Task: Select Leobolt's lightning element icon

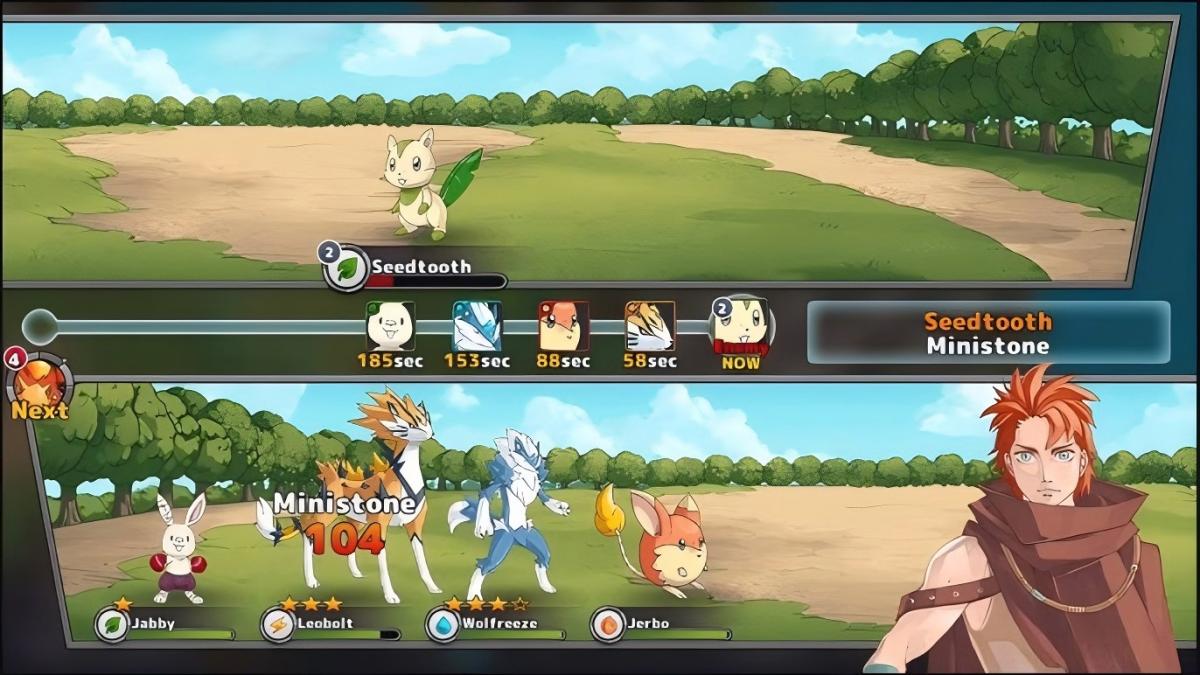Action: pos(277,625)
